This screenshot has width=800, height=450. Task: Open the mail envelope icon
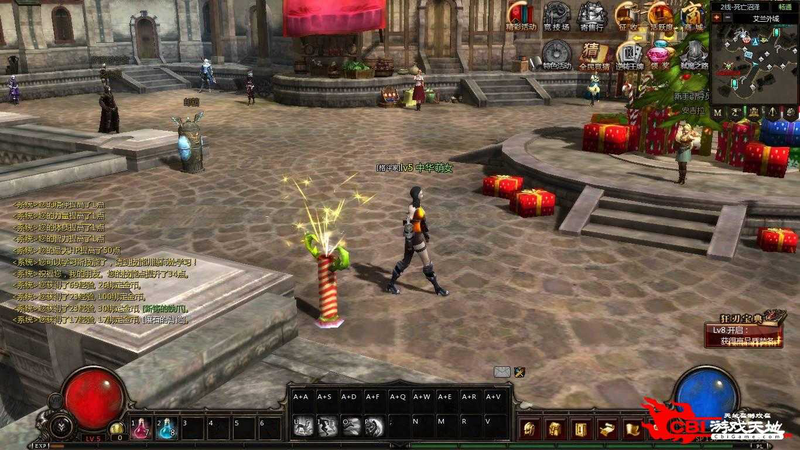[x=502, y=372]
